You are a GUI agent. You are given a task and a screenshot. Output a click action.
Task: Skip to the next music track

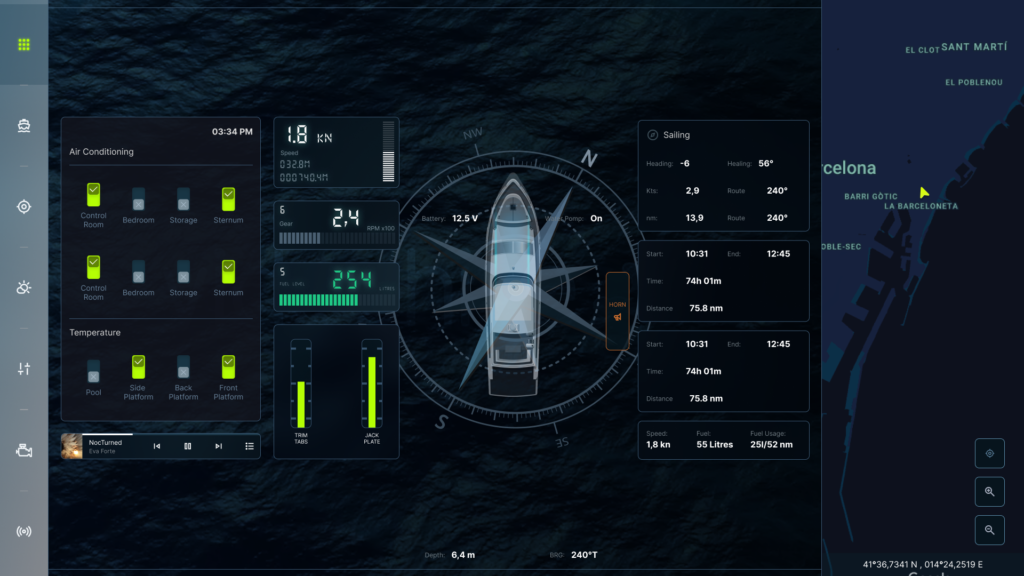tap(218, 446)
